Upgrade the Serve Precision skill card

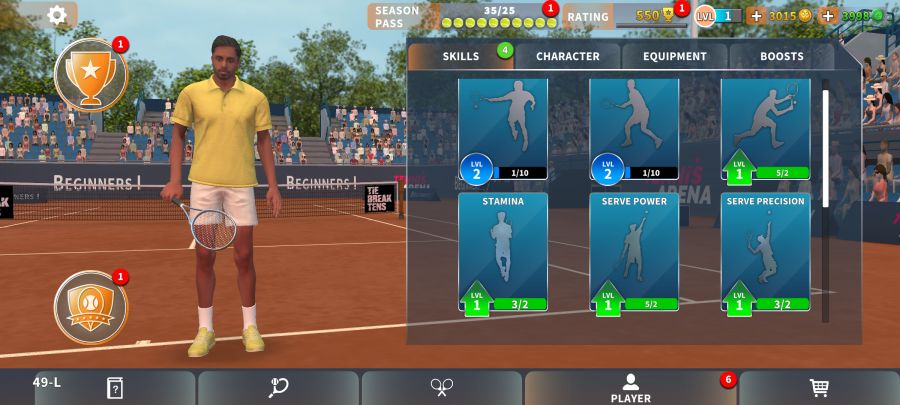(765, 252)
